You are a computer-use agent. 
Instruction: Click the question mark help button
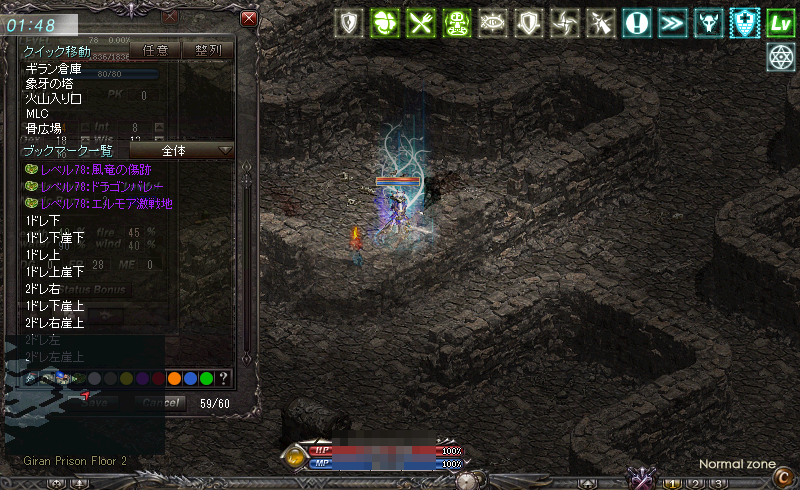pos(222,378)
